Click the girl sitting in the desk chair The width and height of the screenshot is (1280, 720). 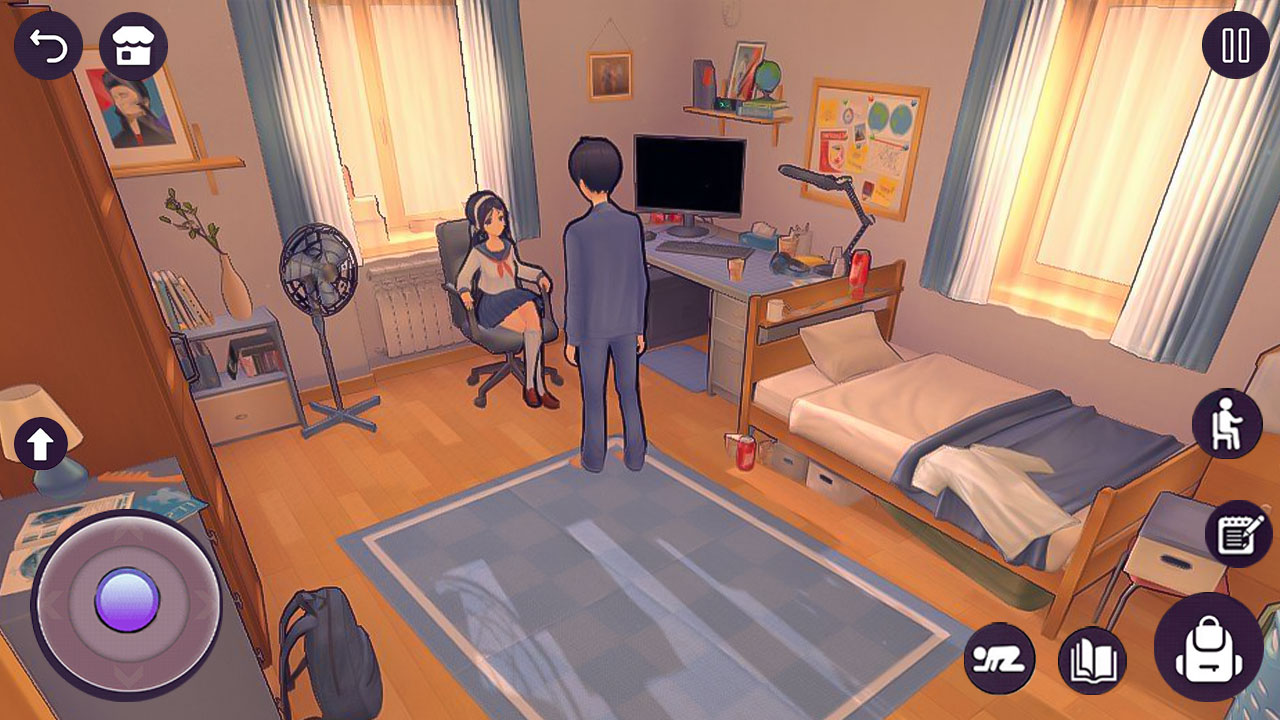coord(498,270)
